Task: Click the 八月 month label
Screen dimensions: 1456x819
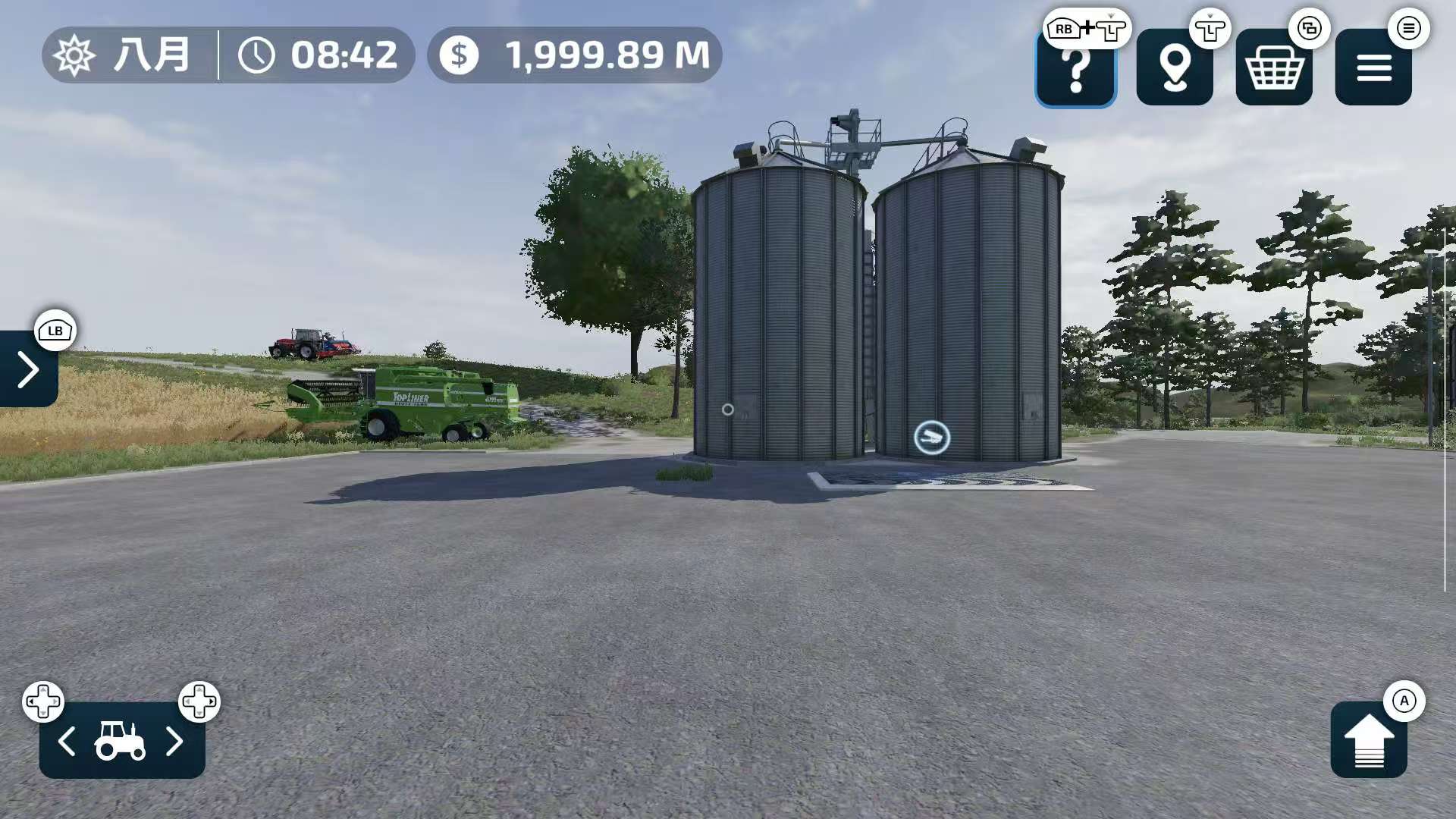Action: click(150, 55)
